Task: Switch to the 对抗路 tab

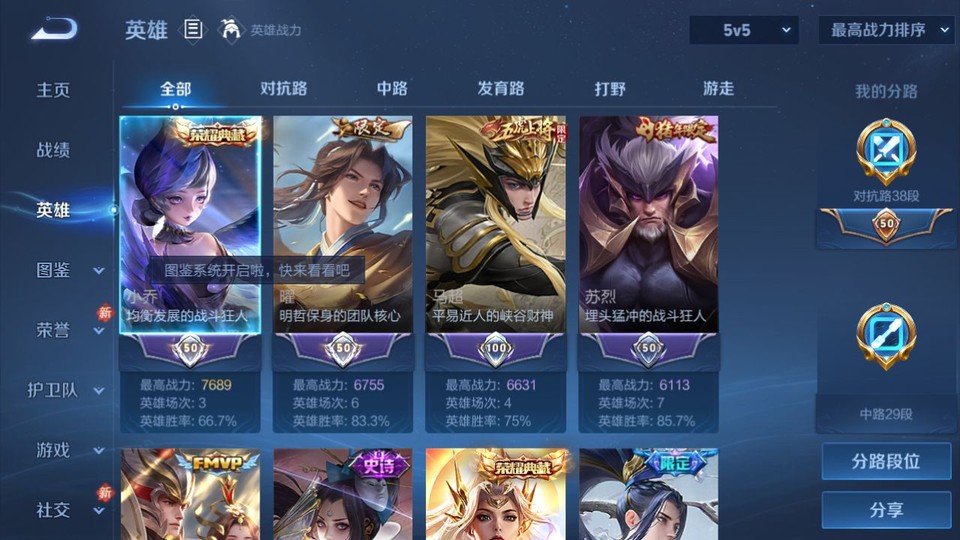Action: point(283,89)
